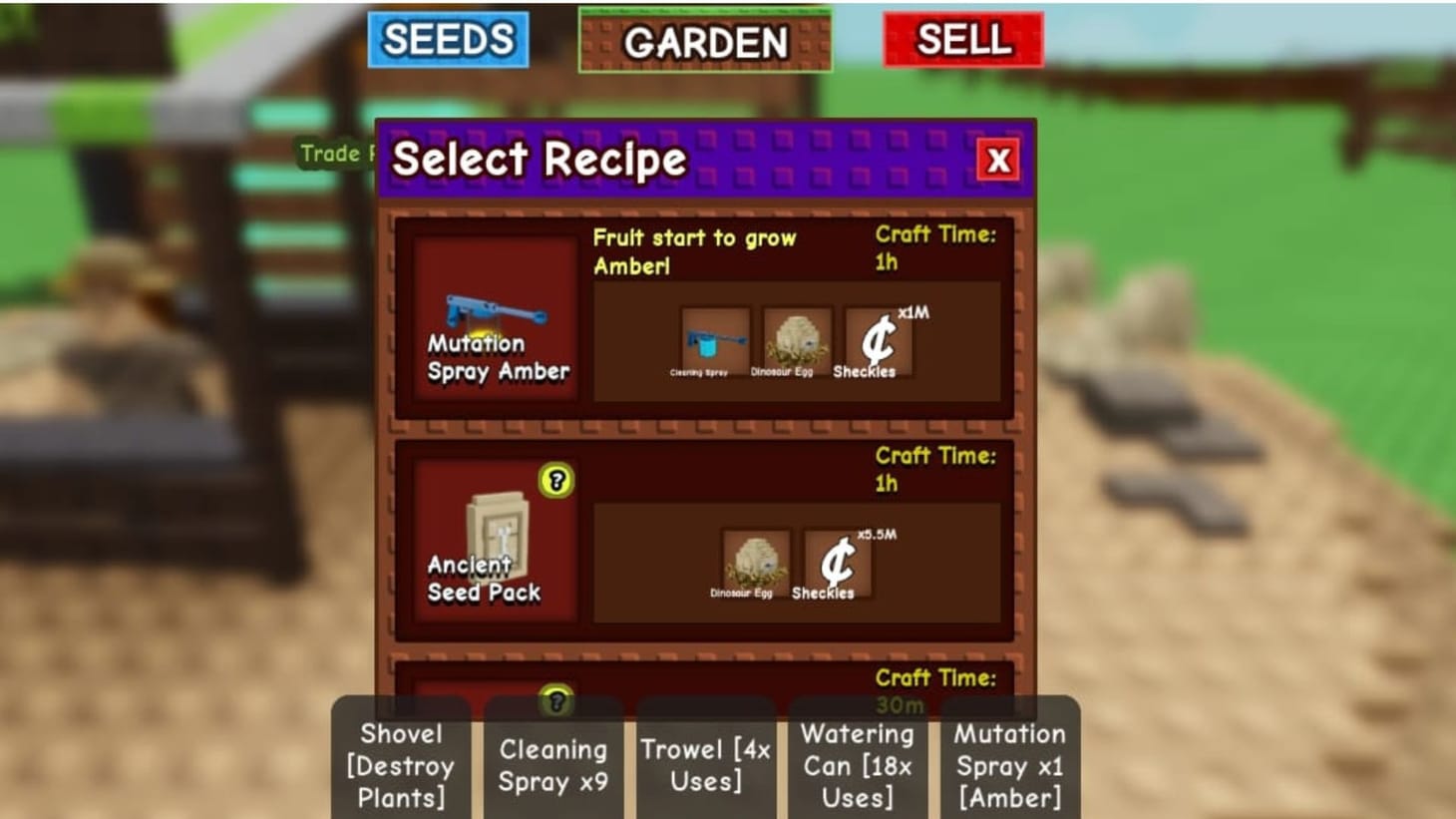The height and width of the screenshot is (819, 1456).
Task: Equip the Cleaning Spray x9 hotbar slot
Action: pyautogui.click(x=554, y=764)
